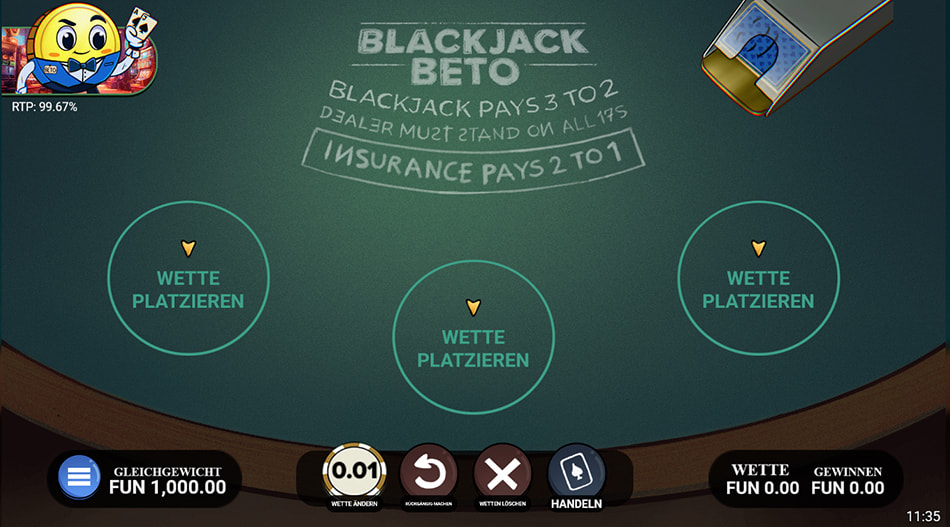Undo the last bet
950x527 pixels.
click(x=428, y=470)
